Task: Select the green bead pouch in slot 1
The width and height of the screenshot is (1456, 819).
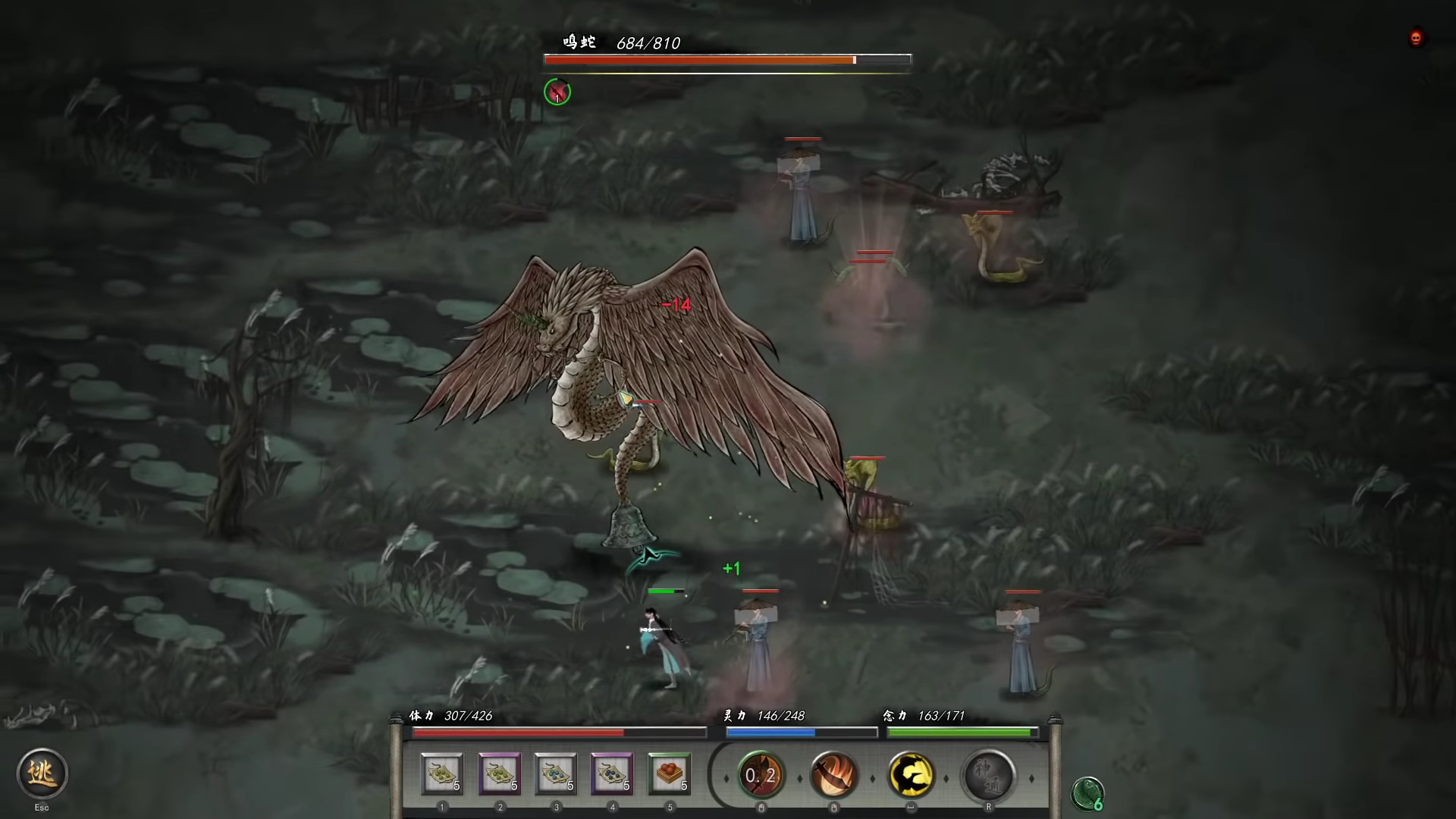Action: click(444, 775)
